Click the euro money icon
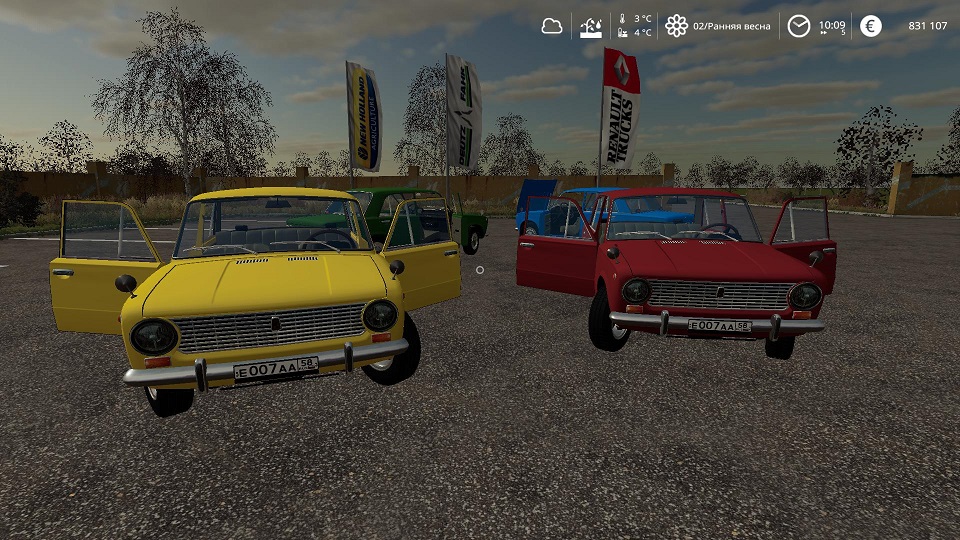Viewport: 960px width, 540px height. coord(871,26)
